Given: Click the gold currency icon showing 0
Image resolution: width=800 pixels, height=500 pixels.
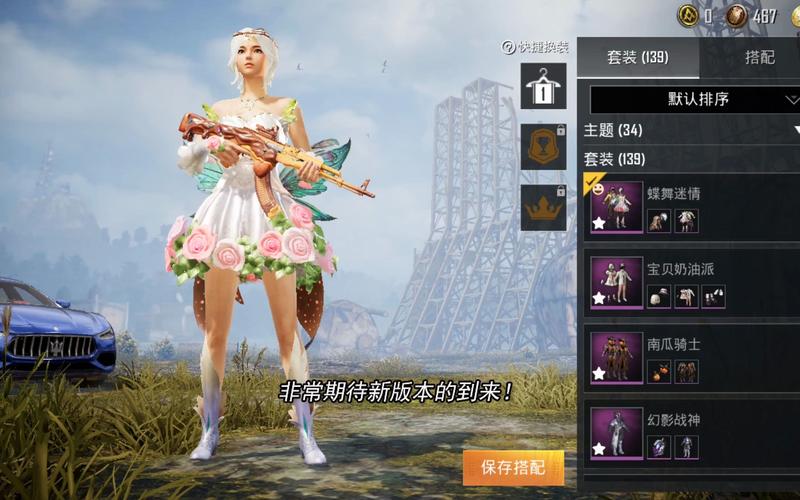Looking at the screenshot, I should (x=687, y=15).
